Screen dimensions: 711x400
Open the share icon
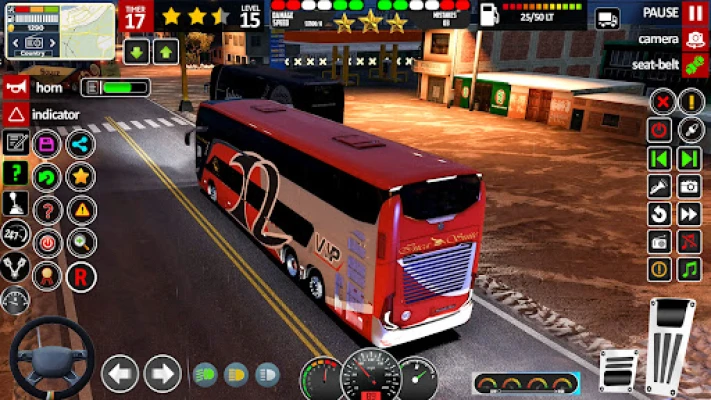tap(81, 145)
